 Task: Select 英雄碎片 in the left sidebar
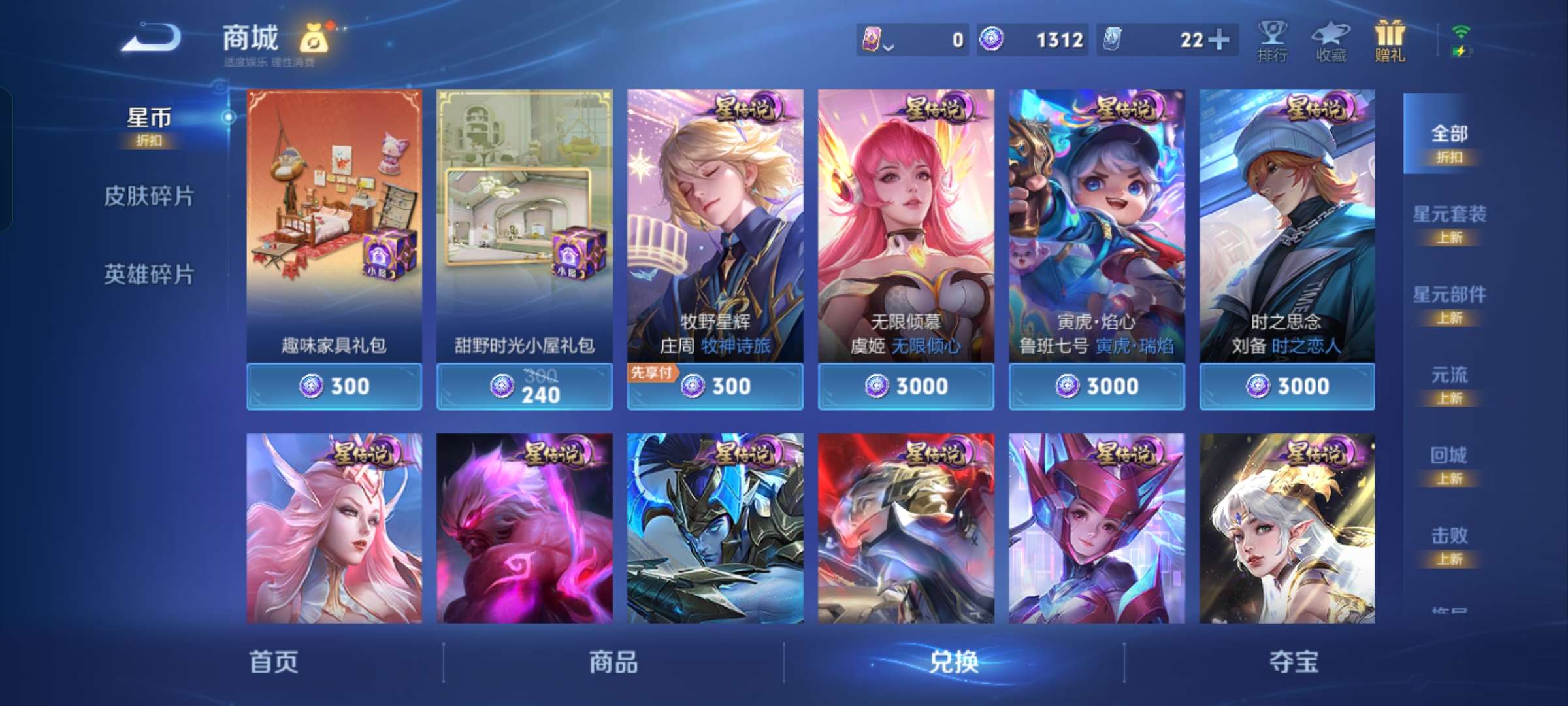coord(149,275)
